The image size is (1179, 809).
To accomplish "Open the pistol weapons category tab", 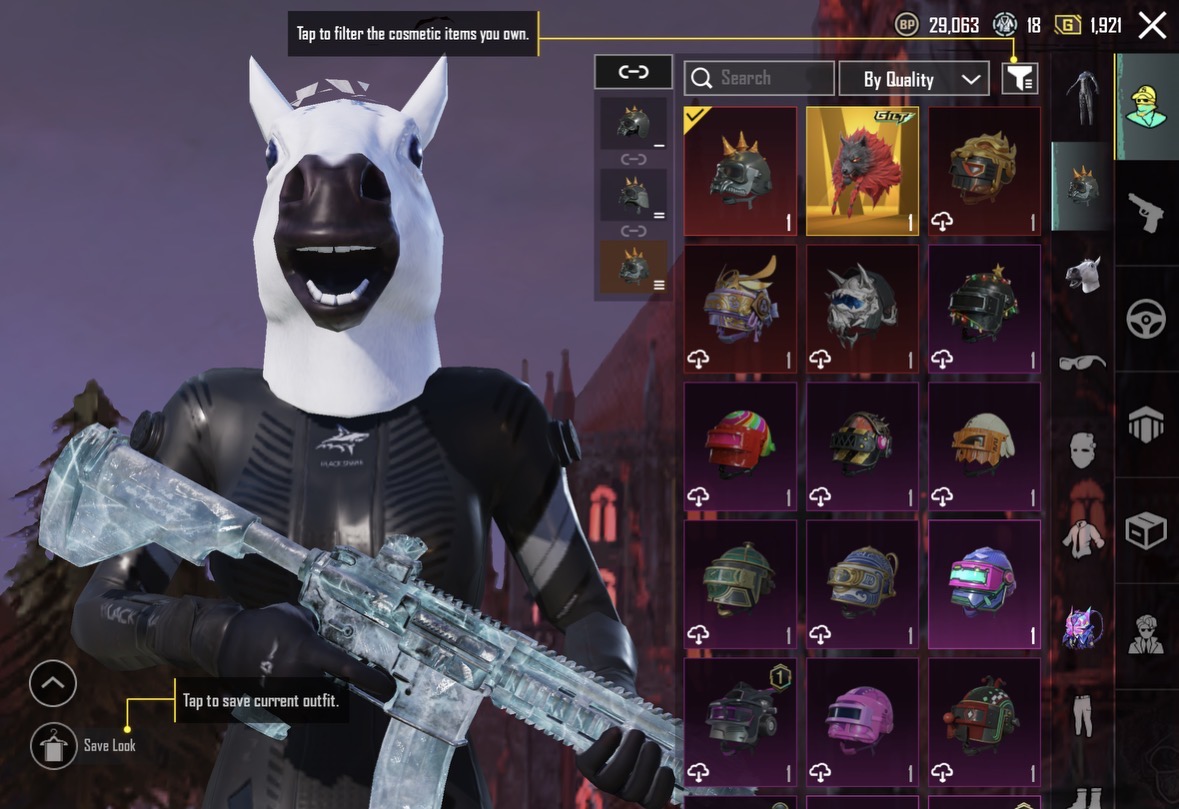I will [1146, 211].
